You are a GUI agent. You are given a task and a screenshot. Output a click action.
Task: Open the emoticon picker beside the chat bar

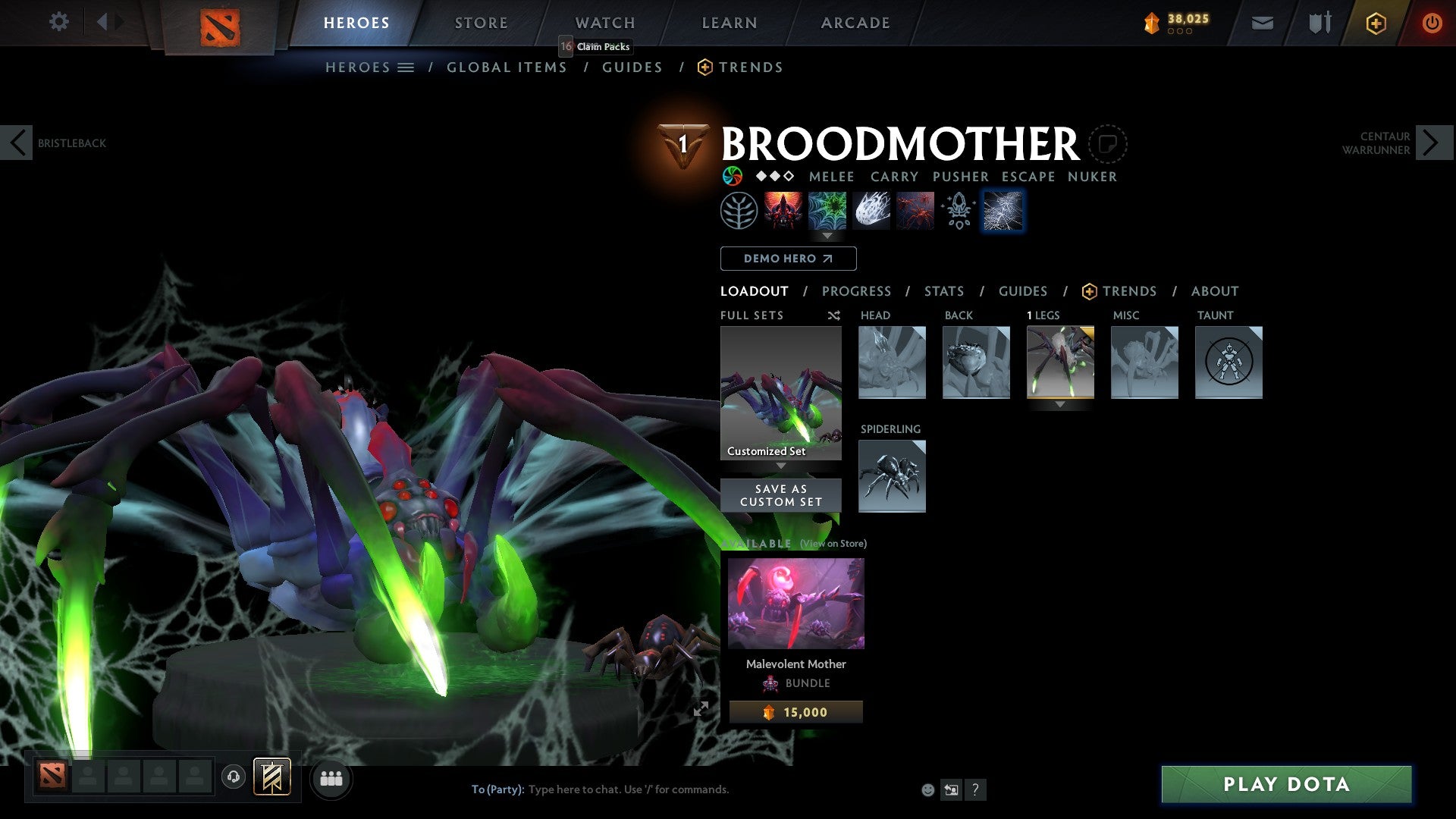[x=927, y=789]
